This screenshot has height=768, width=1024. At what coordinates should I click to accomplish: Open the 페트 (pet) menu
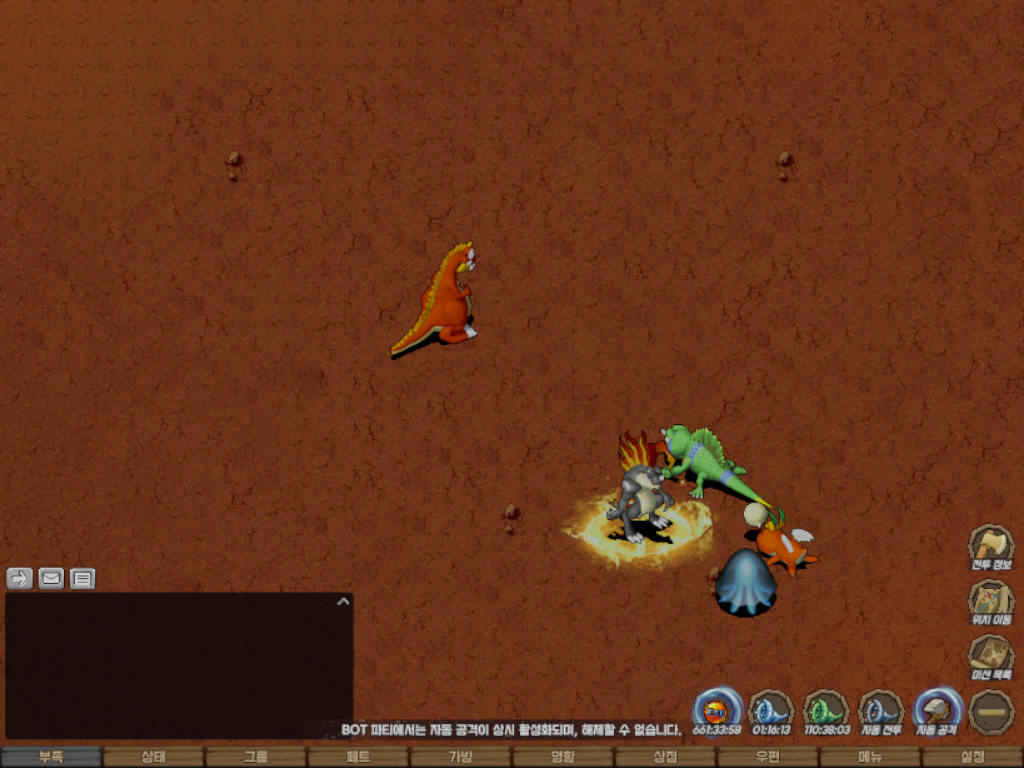tap(358, 757)
